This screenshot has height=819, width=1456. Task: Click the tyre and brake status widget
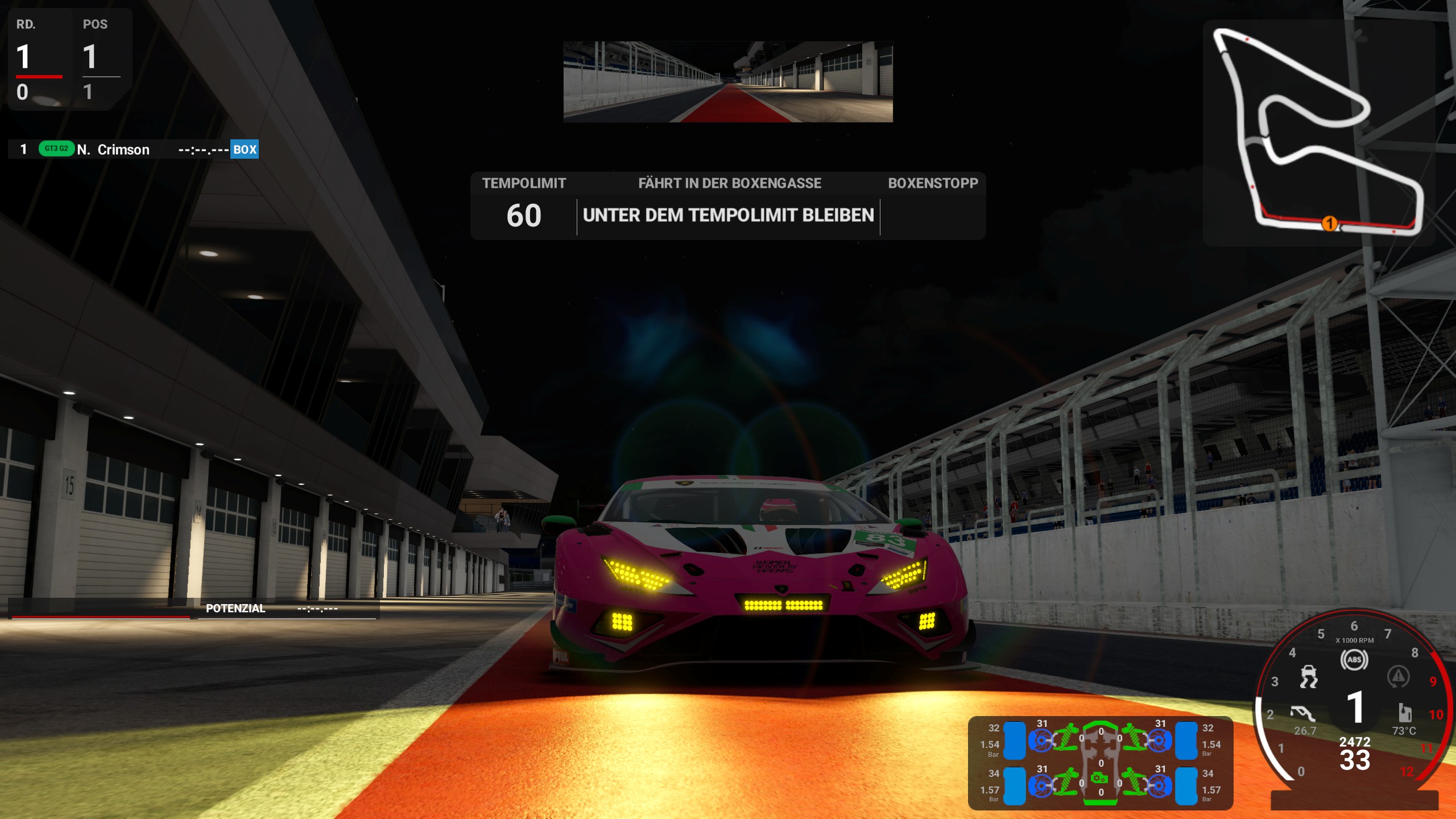[x=1101, y=763]
